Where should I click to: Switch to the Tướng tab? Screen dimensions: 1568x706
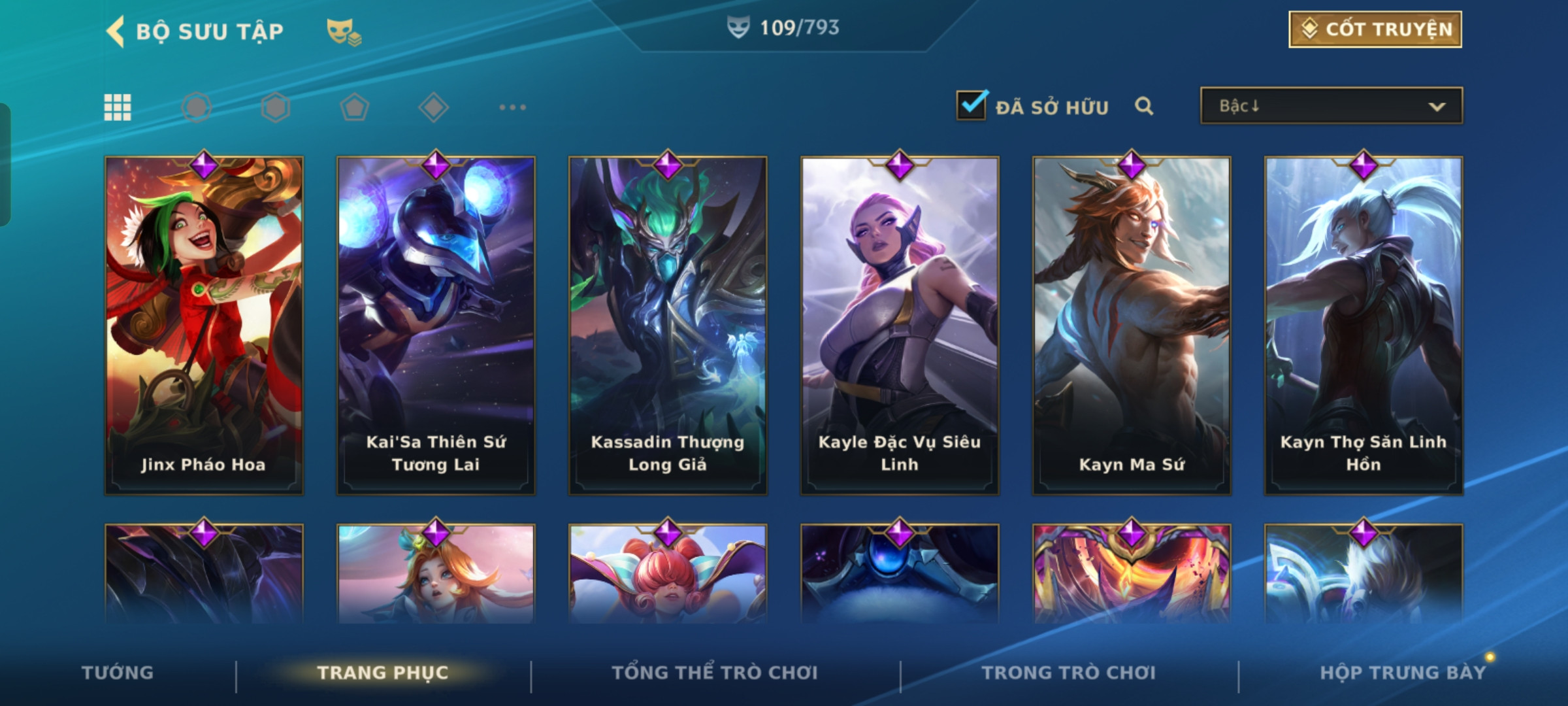(x=118, y=673)
